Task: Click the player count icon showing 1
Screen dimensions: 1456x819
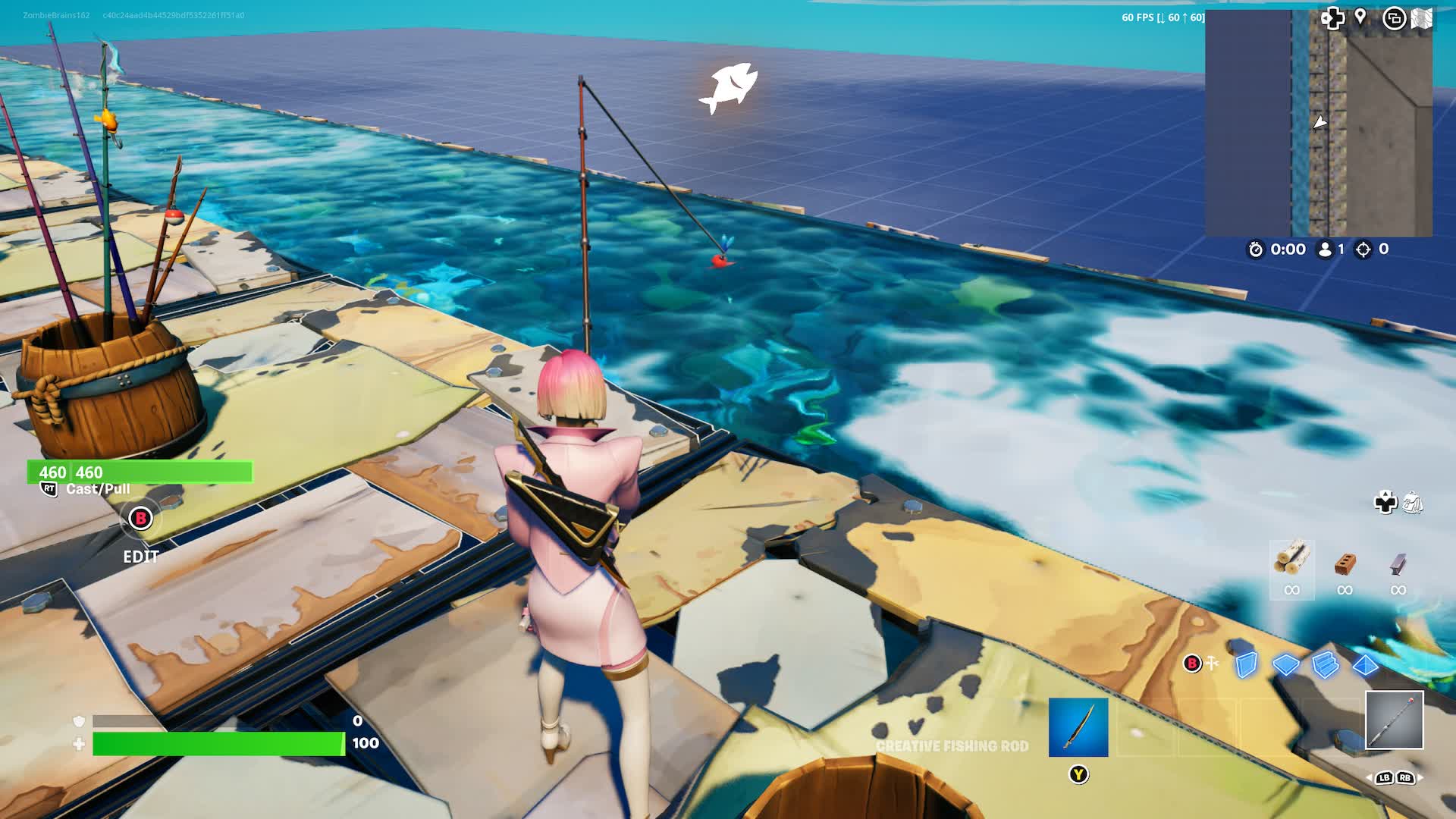Action: tap(1325, 249)
